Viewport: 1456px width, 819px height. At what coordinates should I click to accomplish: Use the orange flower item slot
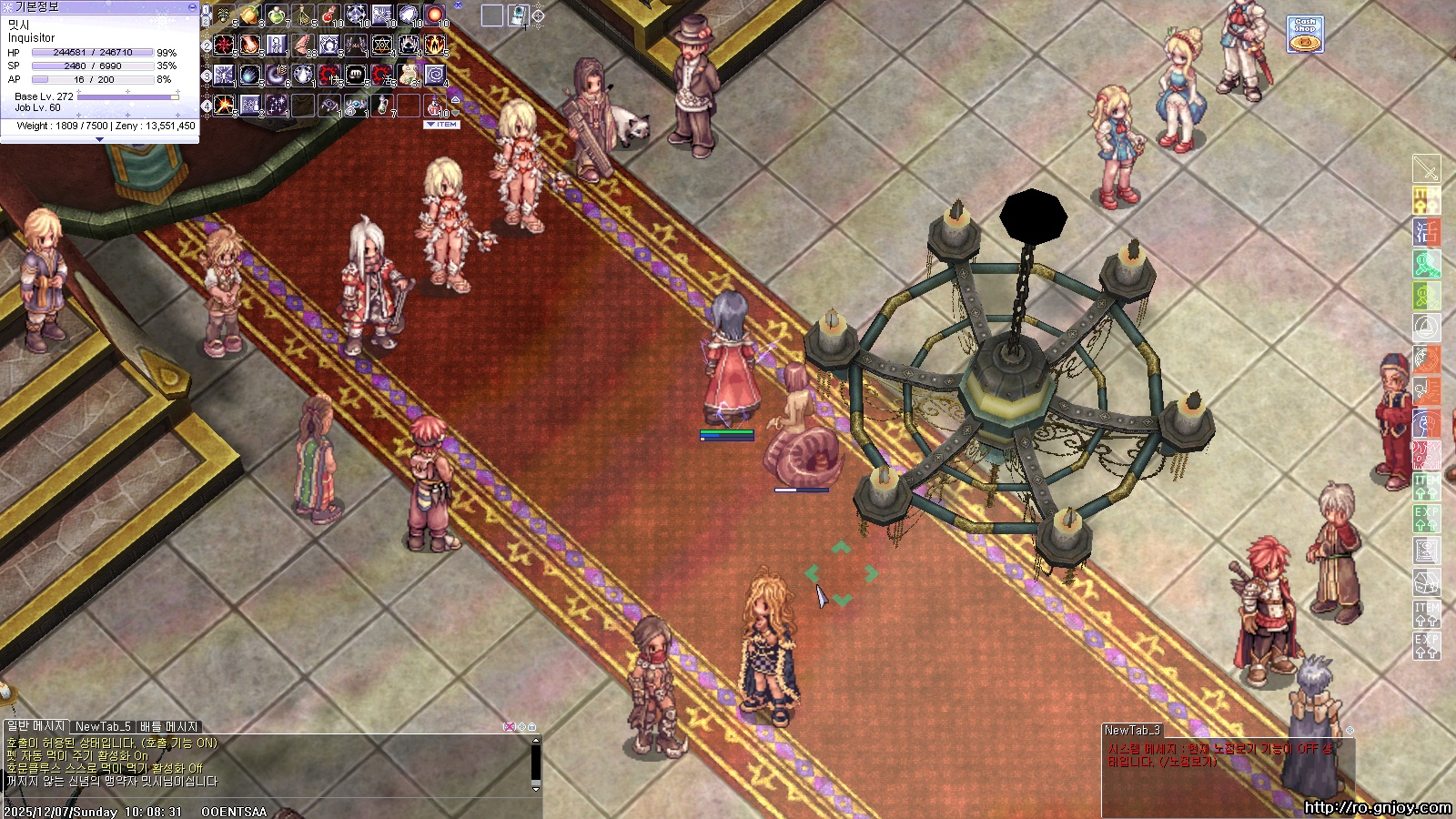tap(250, 15)
